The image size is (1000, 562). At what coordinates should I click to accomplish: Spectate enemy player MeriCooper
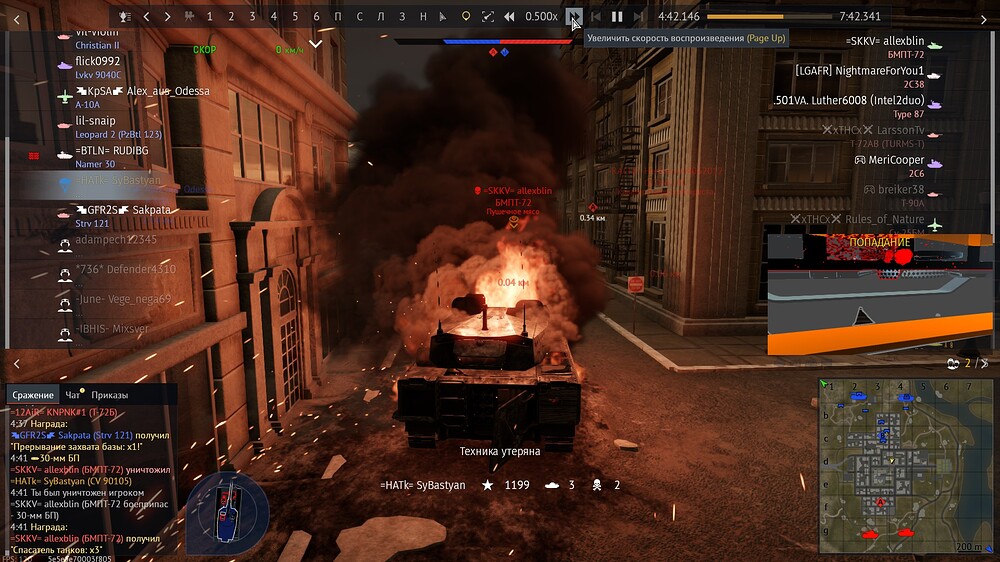point(896,160)
